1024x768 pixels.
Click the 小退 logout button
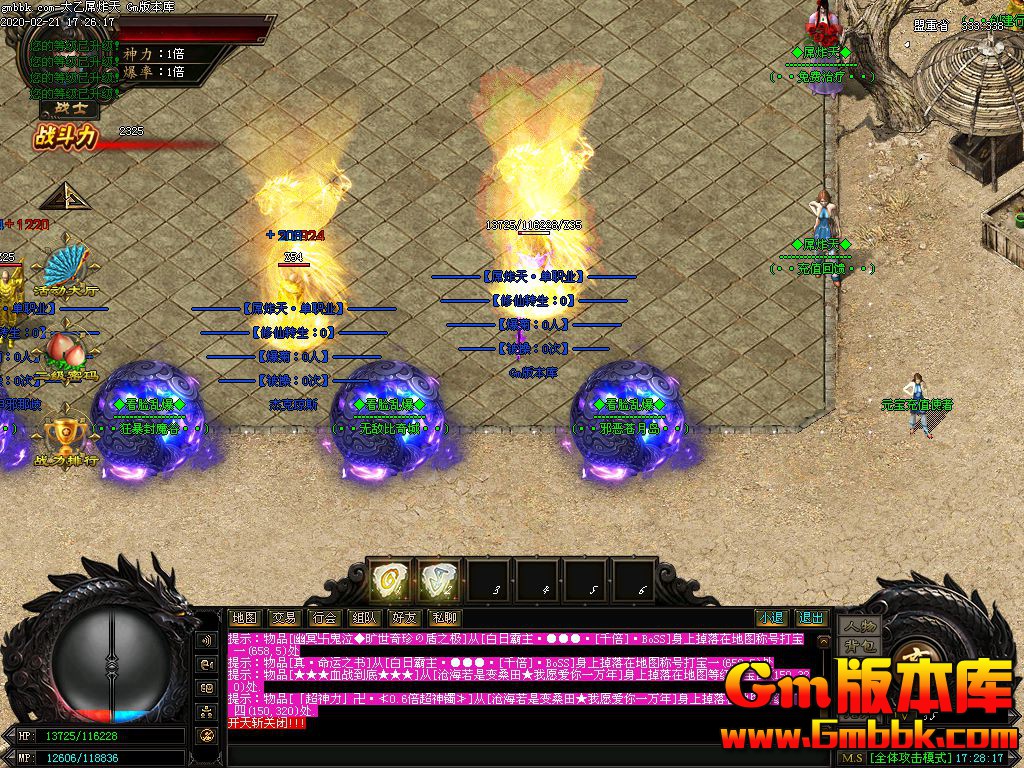coord(770,618)
